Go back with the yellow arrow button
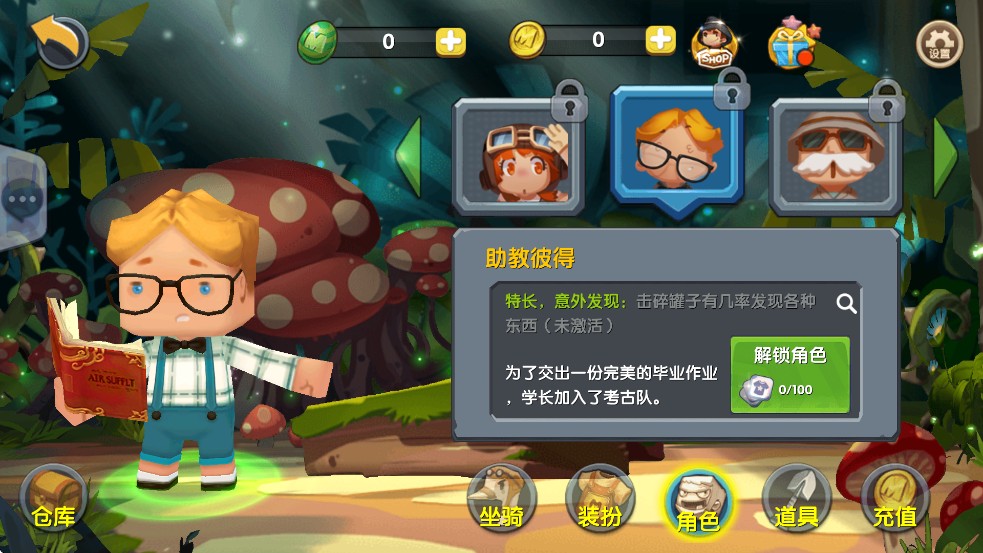 (59, 41)
